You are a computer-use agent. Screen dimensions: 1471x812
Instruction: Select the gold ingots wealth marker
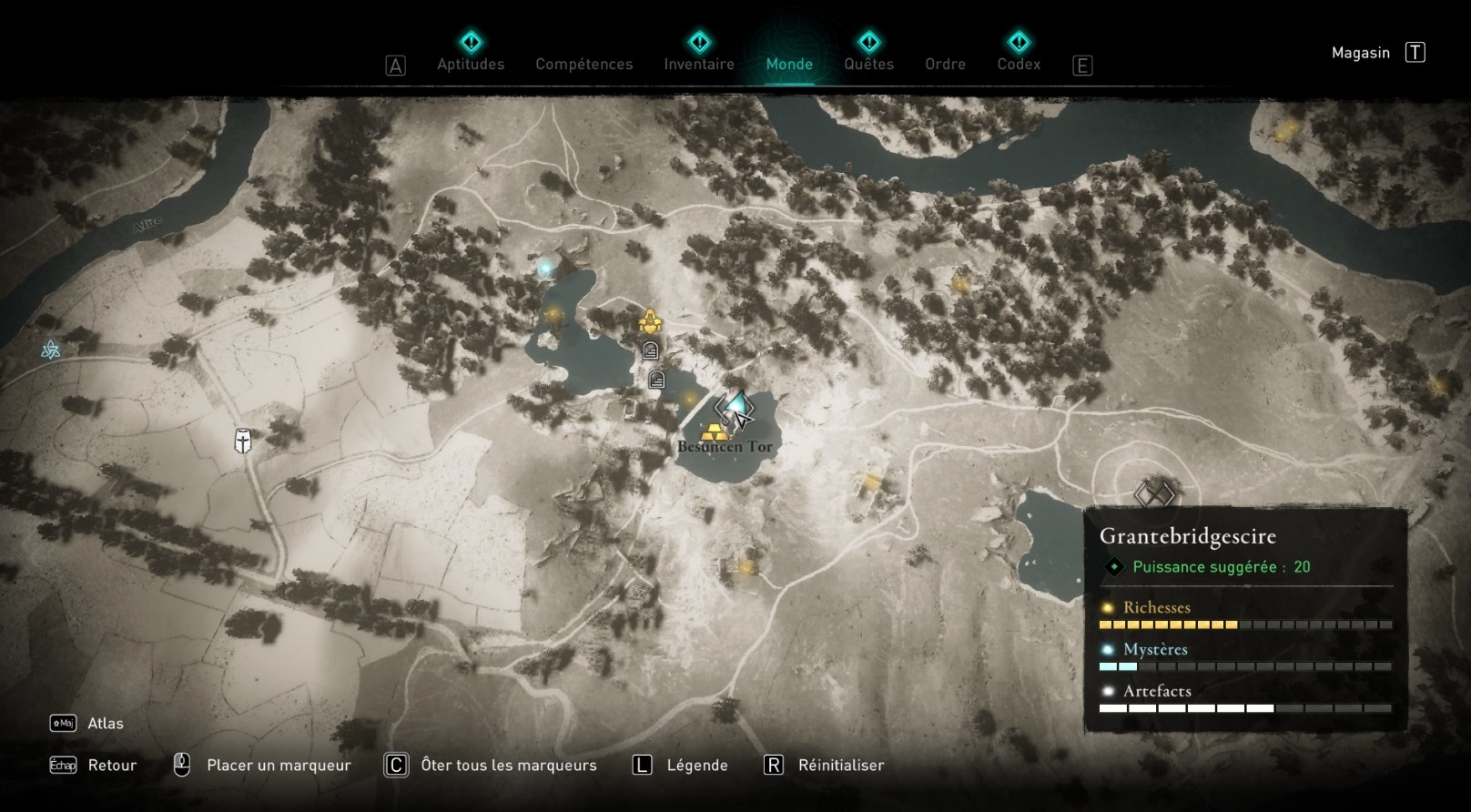point(715,431)
